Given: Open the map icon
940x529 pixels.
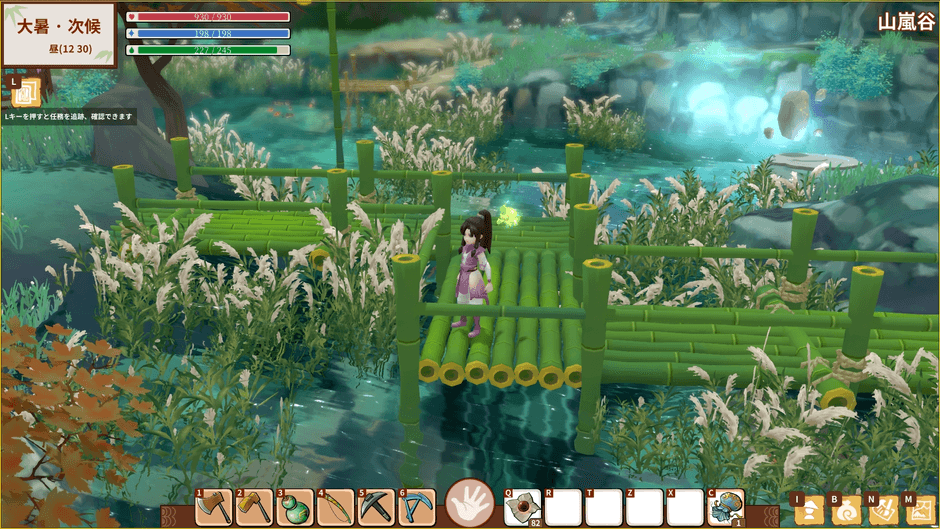Looking at the screenshot, I should click(x=919, y=510).
